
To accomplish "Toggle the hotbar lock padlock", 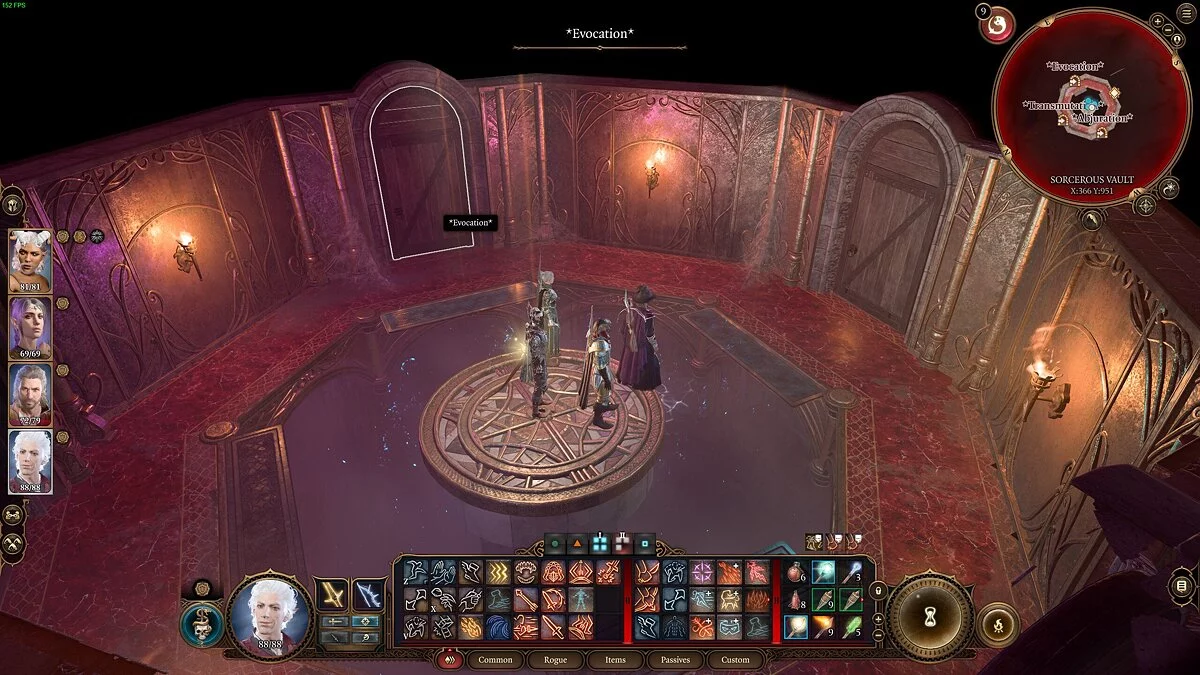I will tap(880, 592).
